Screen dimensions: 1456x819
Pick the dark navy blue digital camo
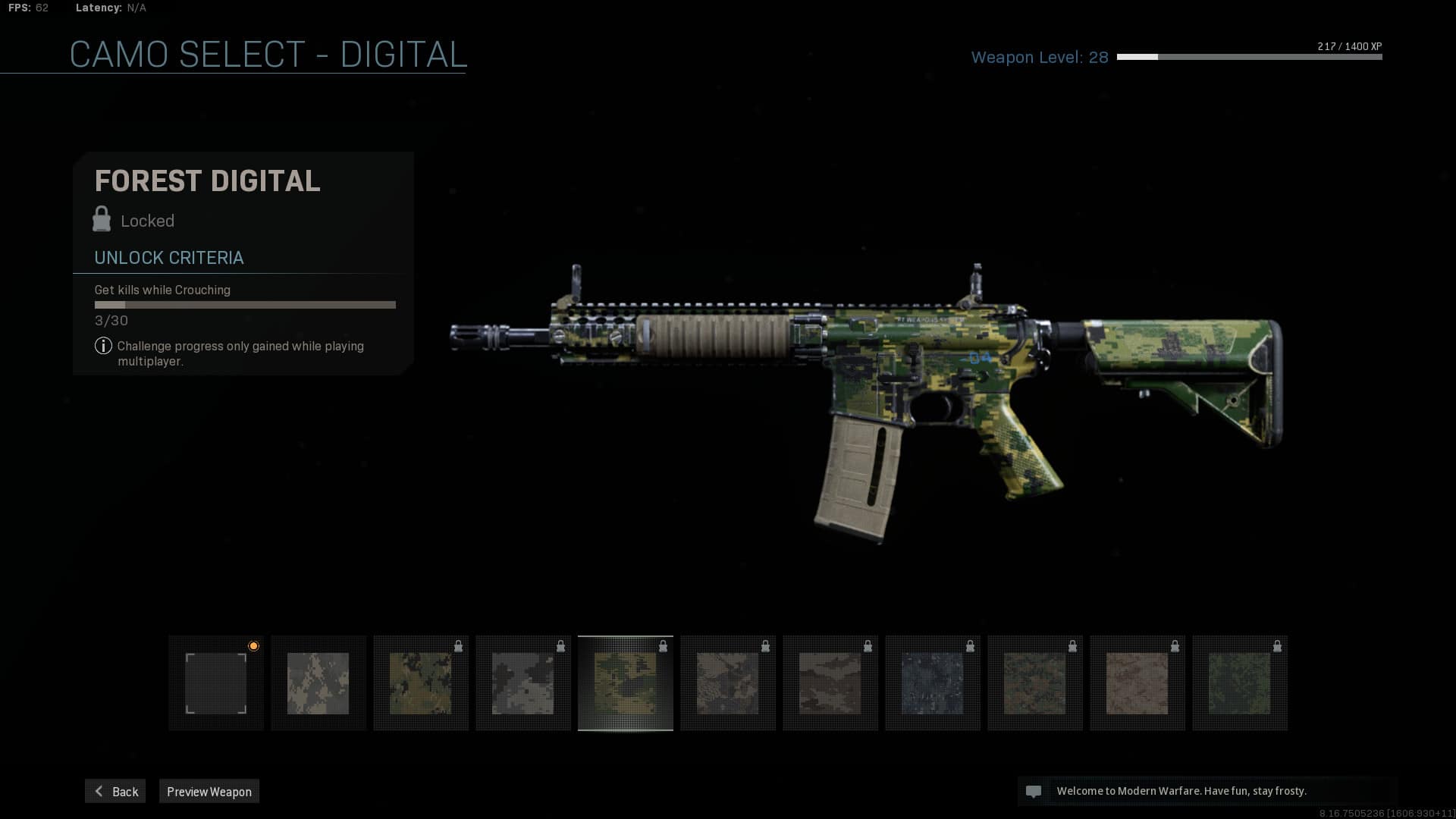[x=933, y=683]
